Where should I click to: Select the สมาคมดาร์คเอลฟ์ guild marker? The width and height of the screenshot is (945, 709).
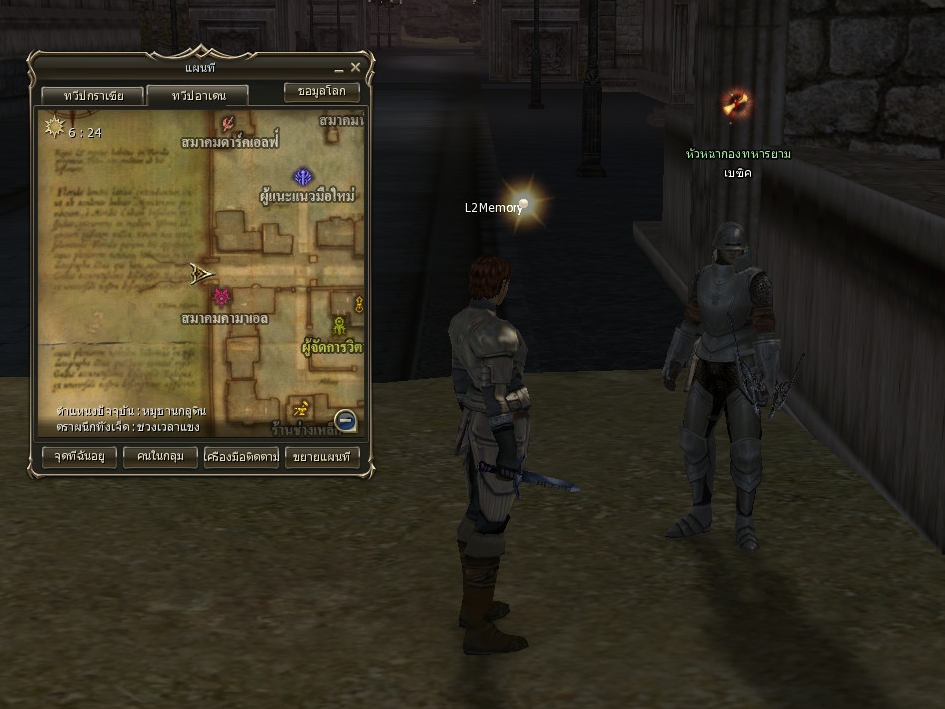pos(229,124)
